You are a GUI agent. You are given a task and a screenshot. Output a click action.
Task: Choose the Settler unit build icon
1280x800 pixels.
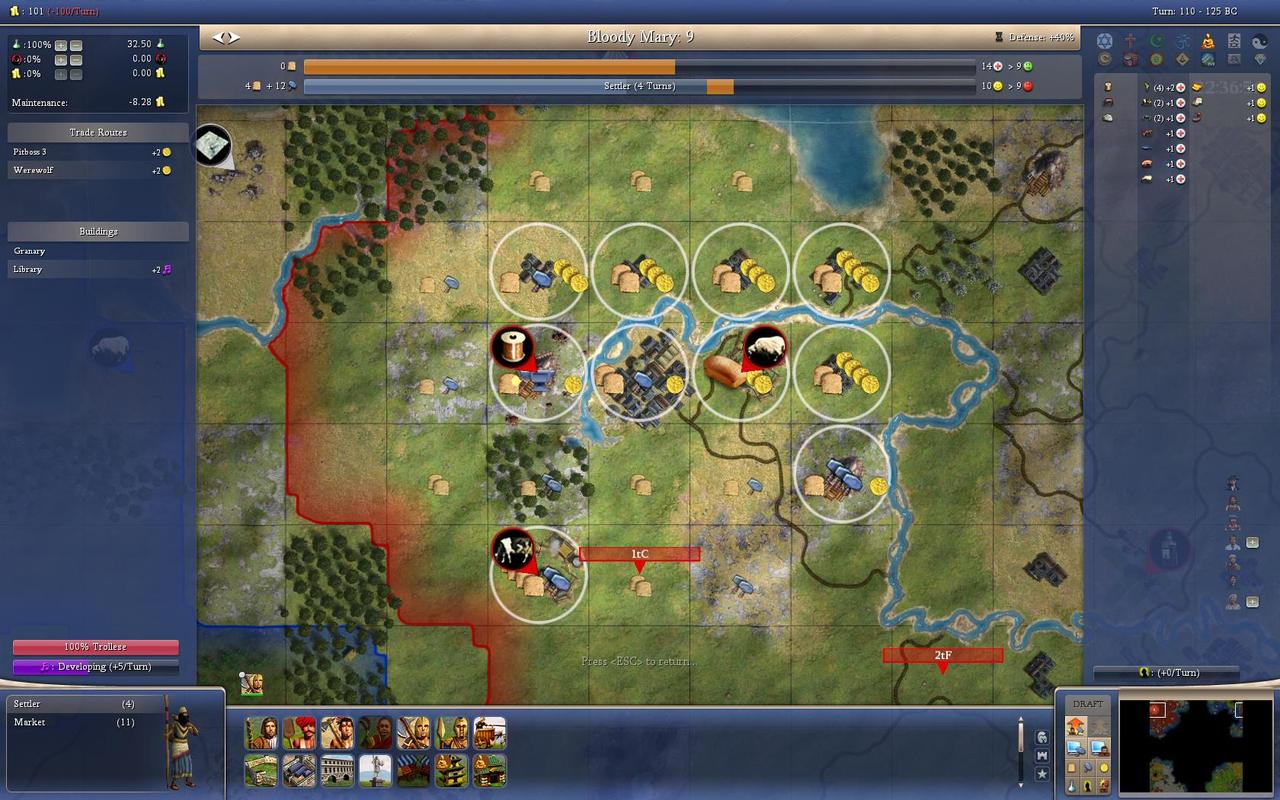(261, 733)
